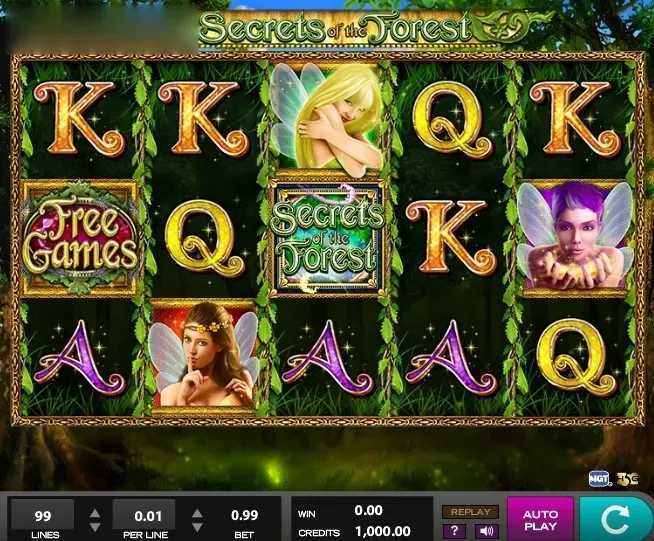
Task: Raise the per line bet amount
Action: [197, 513]
